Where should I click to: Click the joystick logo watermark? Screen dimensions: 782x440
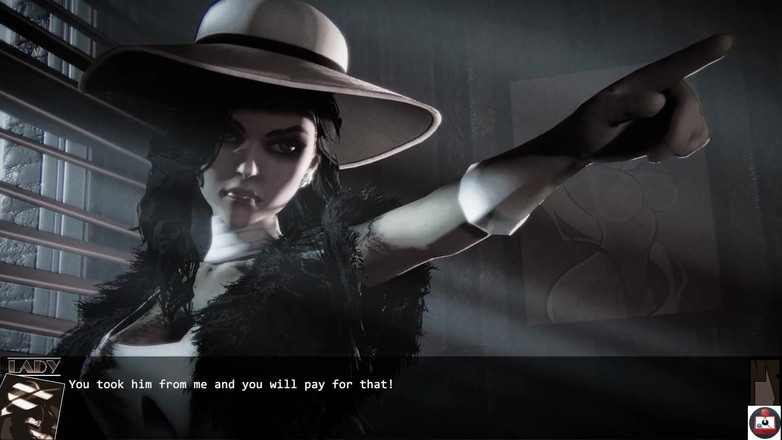(764, 421)
